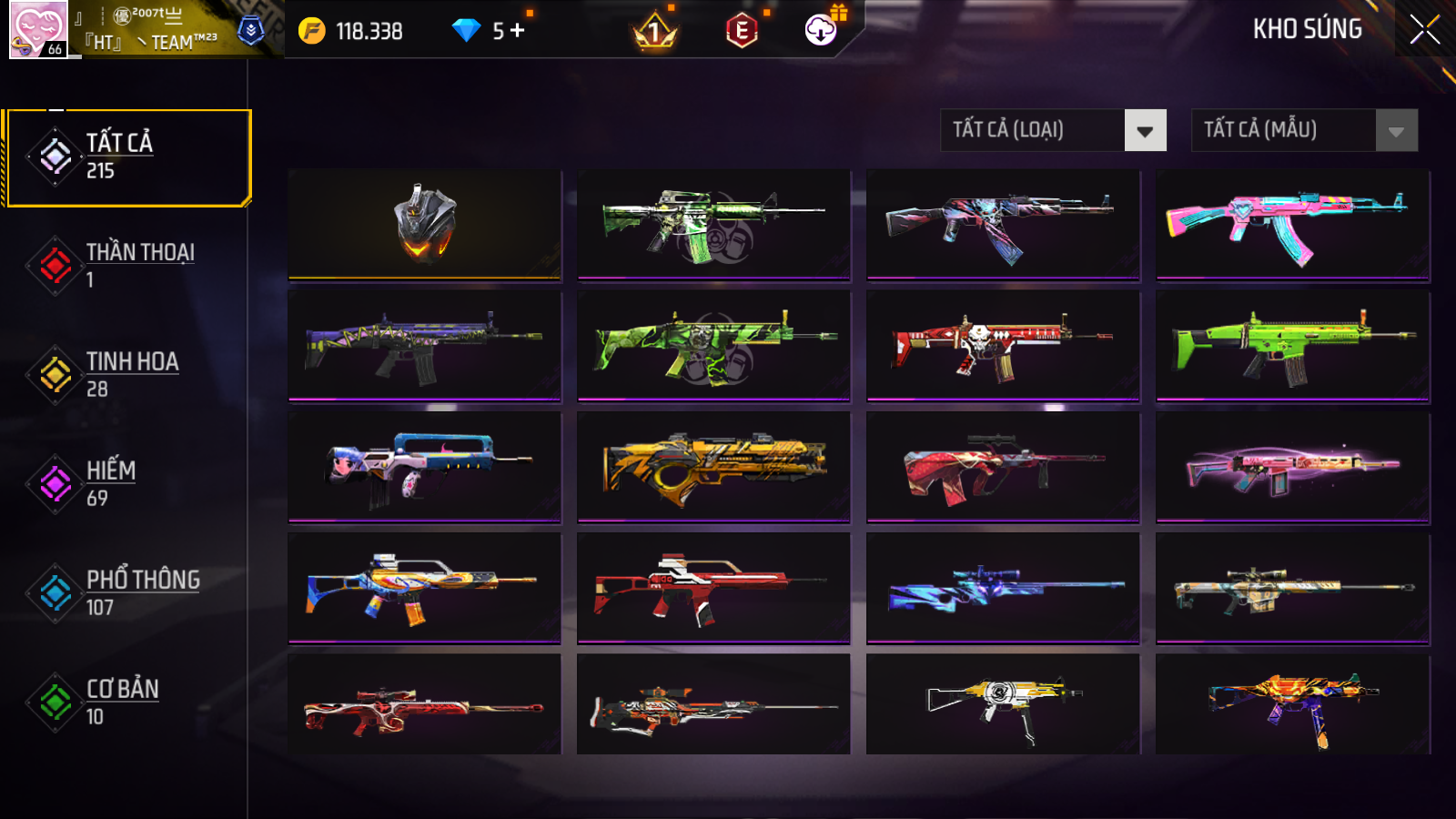The width and height of the screenshot is (1456, 819).
Task: Open the Tất Cả (Loại) dropdown
Action: [x=1053, y=130]
